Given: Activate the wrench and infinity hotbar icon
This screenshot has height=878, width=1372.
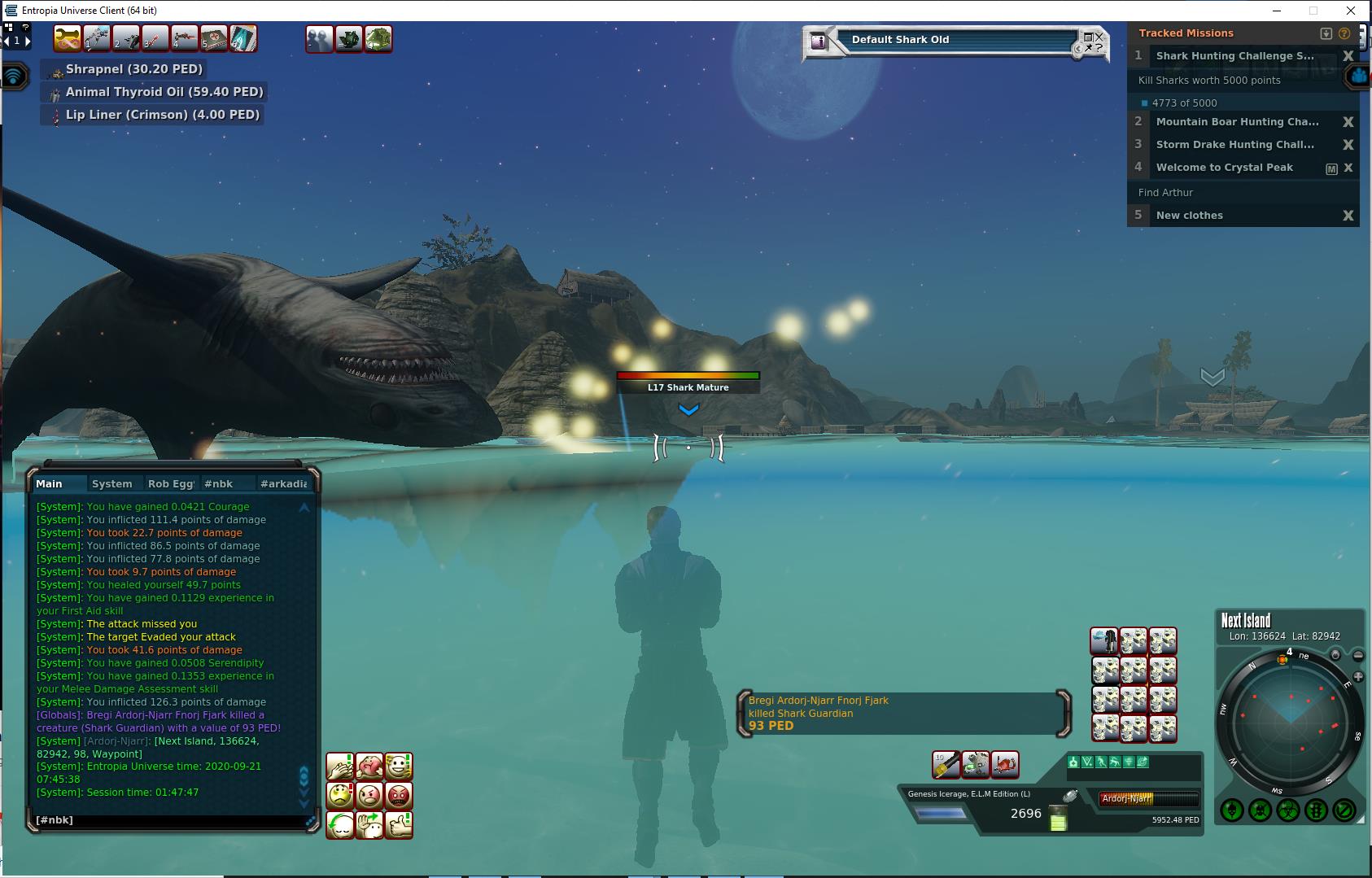Looking at the screenshot, I should click(67, 38).
